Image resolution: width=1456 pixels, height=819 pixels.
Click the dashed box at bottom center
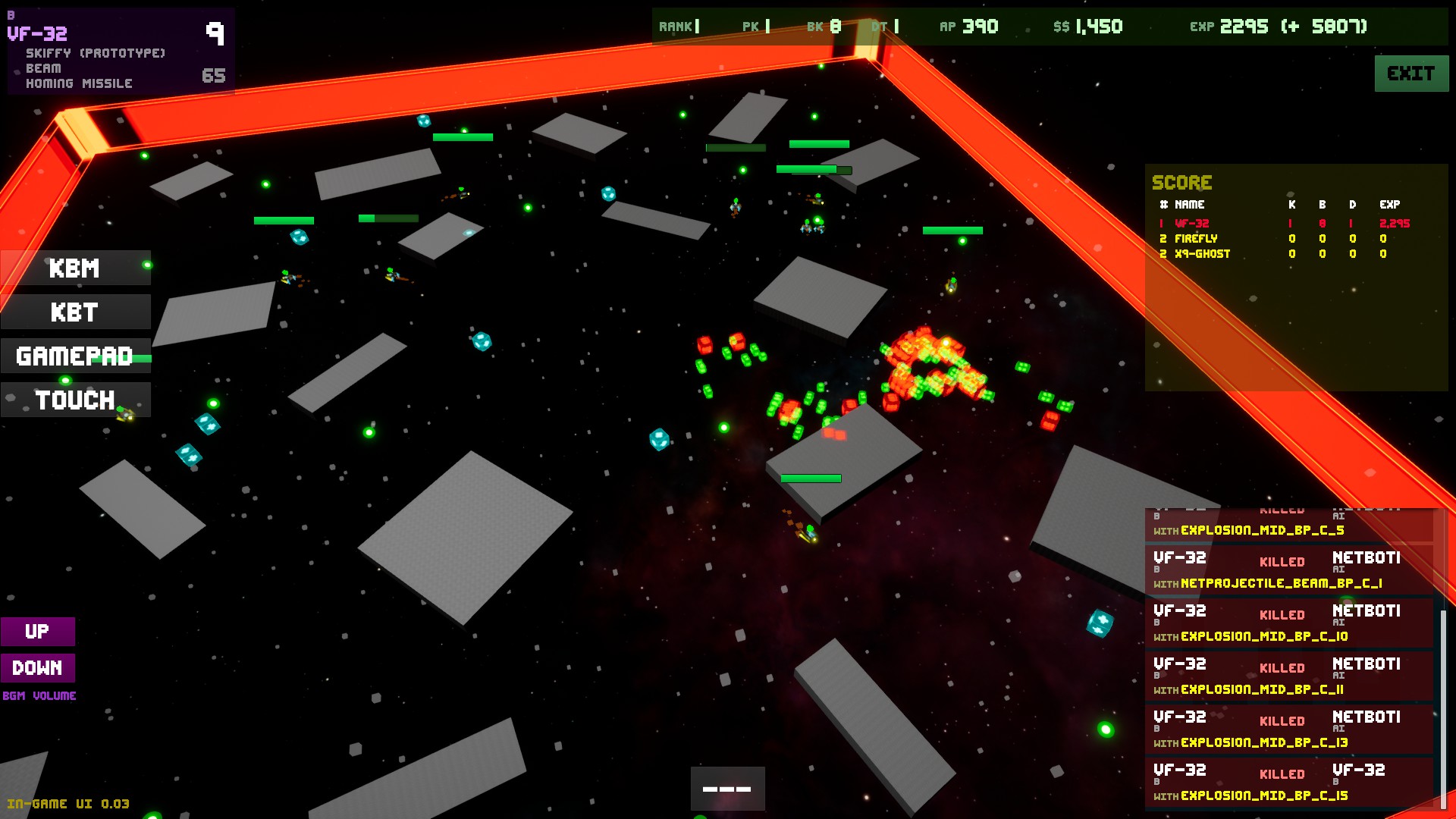726,789
